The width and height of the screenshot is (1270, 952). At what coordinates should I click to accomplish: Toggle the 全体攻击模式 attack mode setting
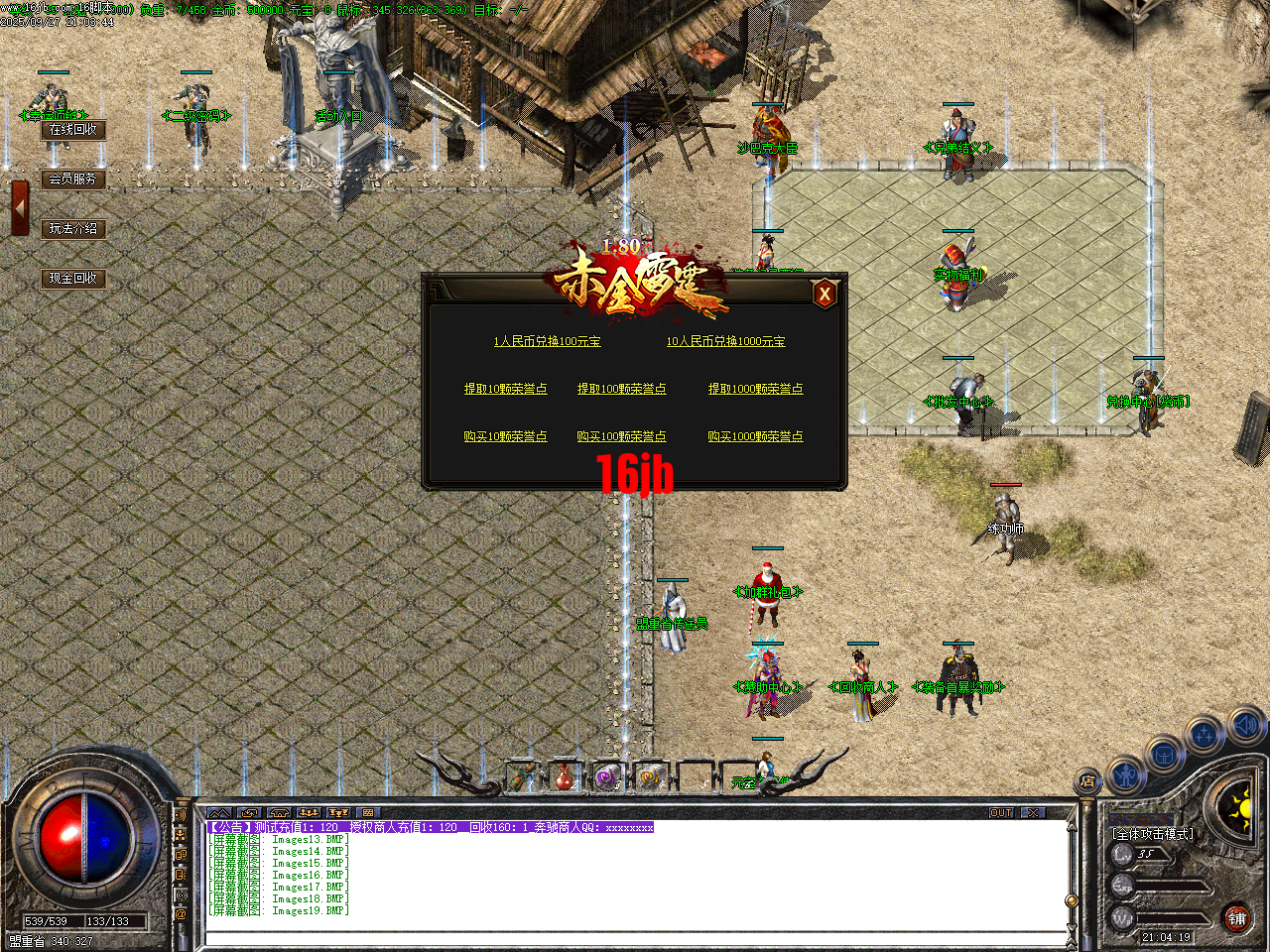[x=1152, y=833]
